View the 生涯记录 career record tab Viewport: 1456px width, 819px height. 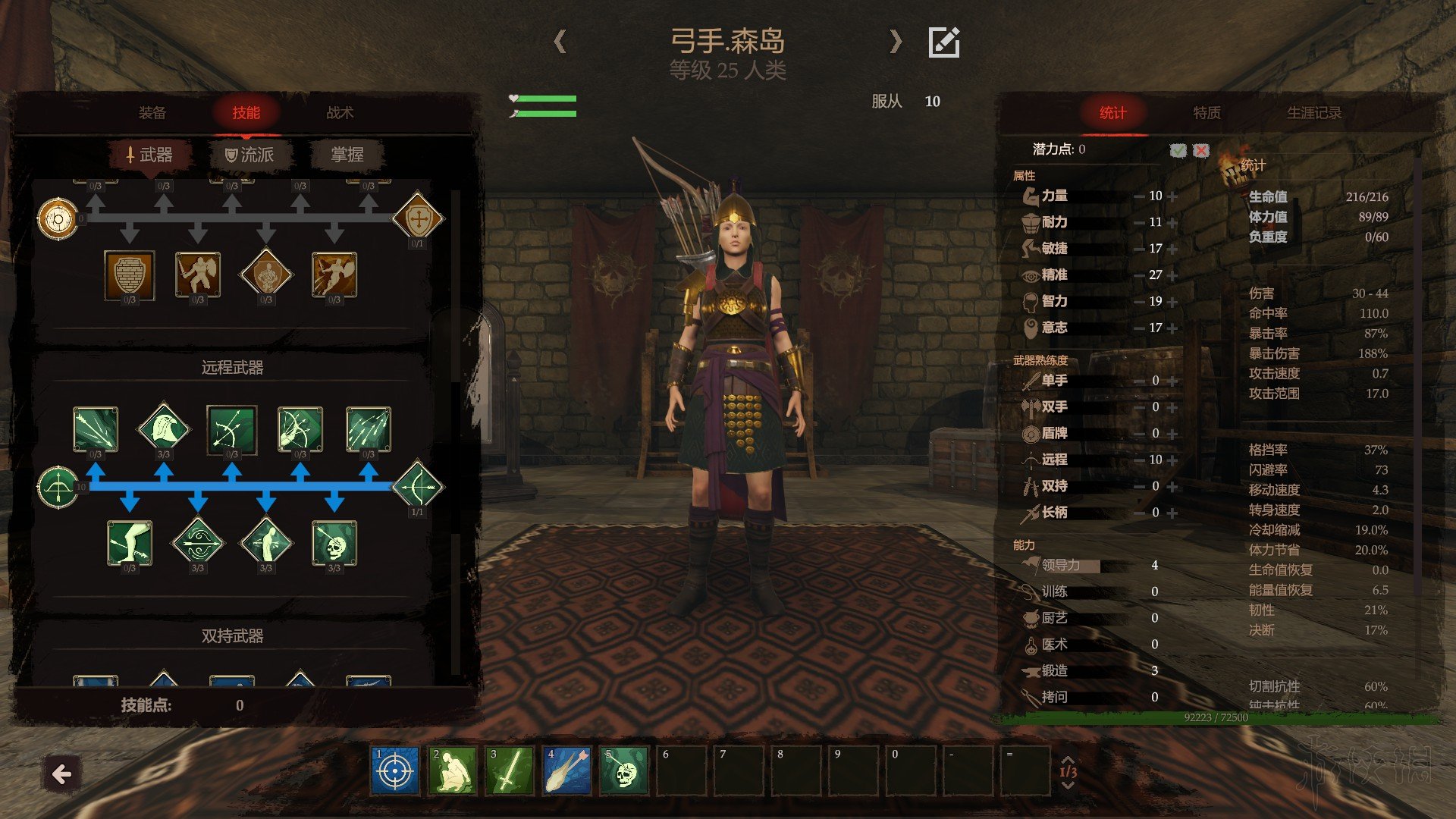pyautogui.click(x=1313, y=113)
